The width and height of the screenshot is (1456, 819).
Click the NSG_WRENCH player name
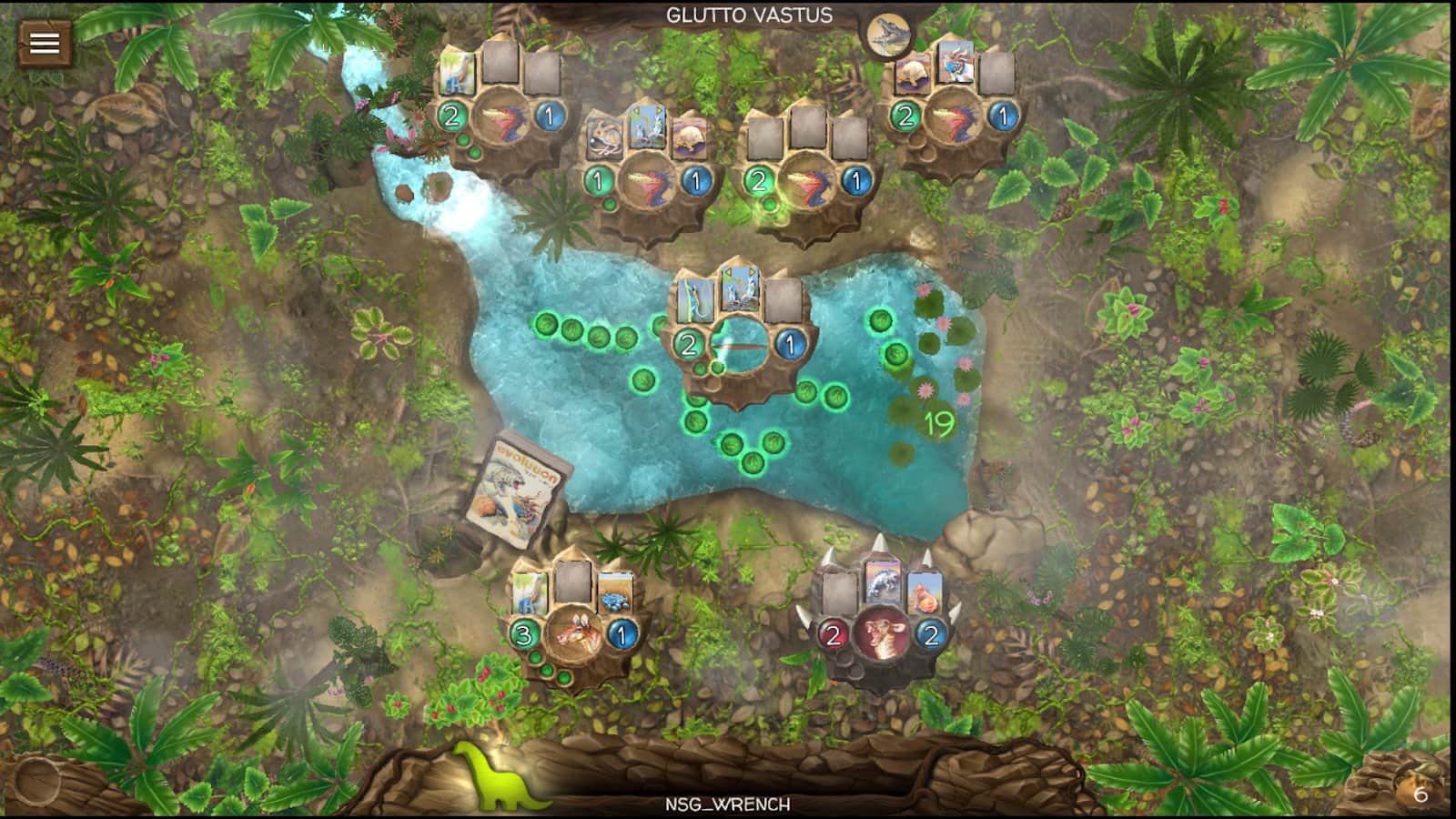tap(727, 804)
